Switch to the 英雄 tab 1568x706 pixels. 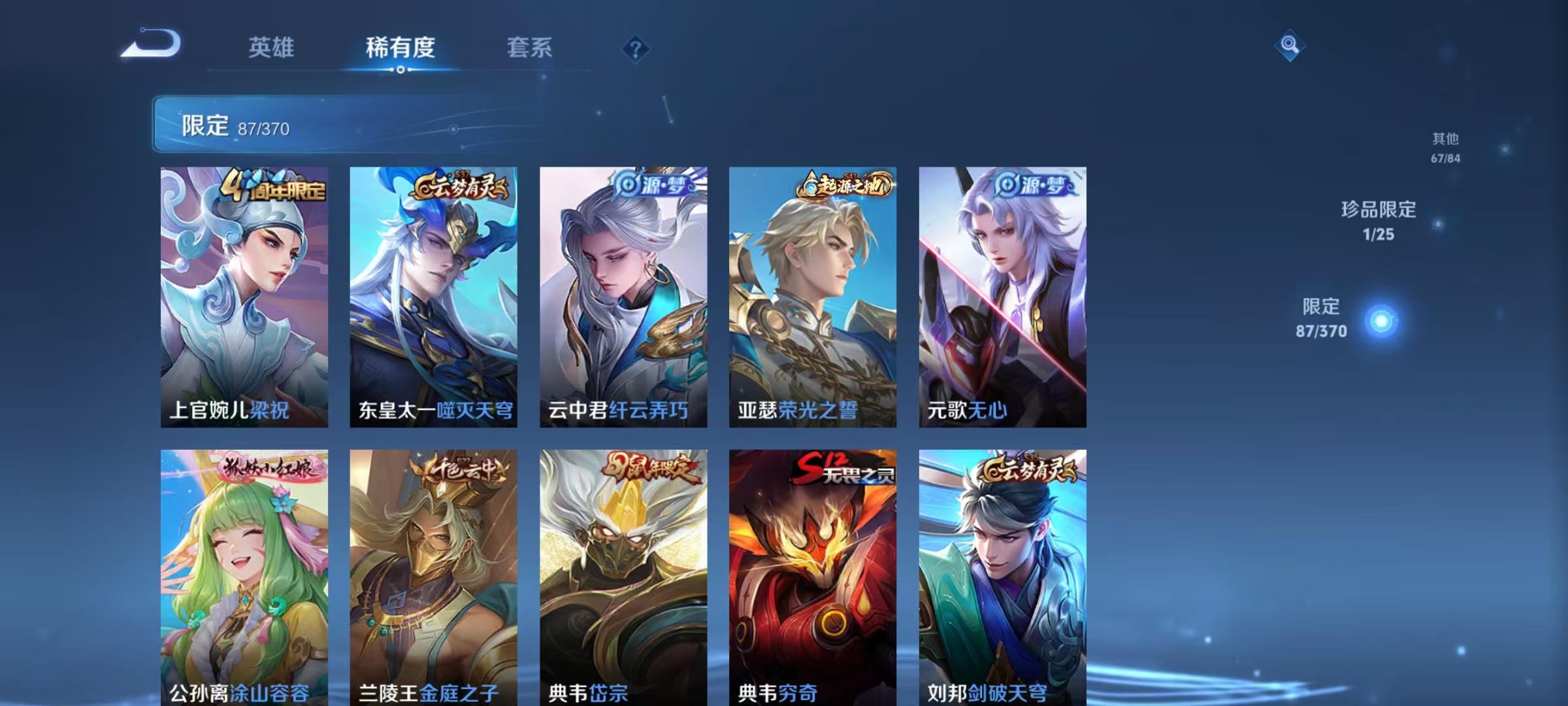coord(272,48)
